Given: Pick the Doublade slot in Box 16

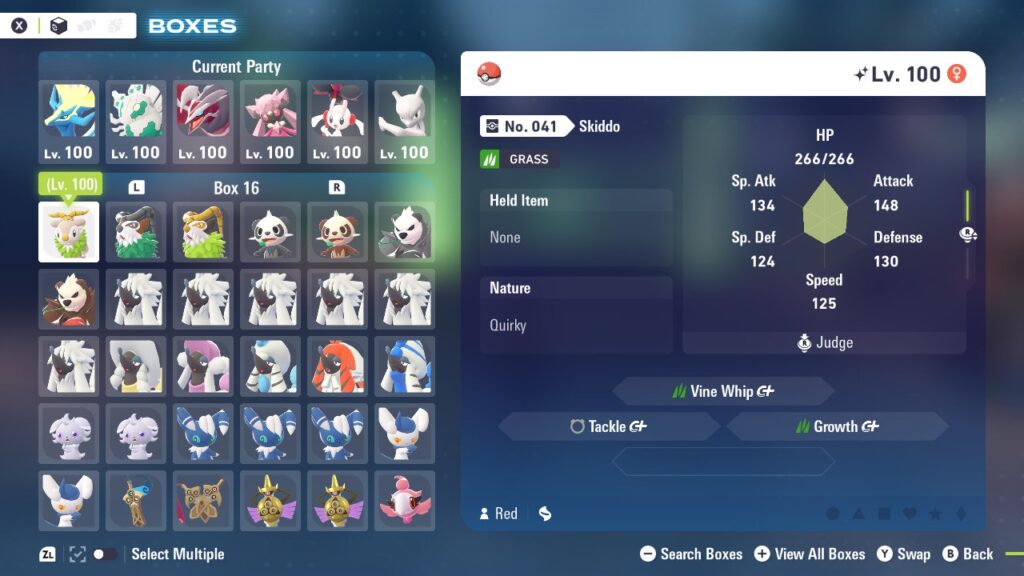Looking at the screenshot, I should (x=203, y=501).
